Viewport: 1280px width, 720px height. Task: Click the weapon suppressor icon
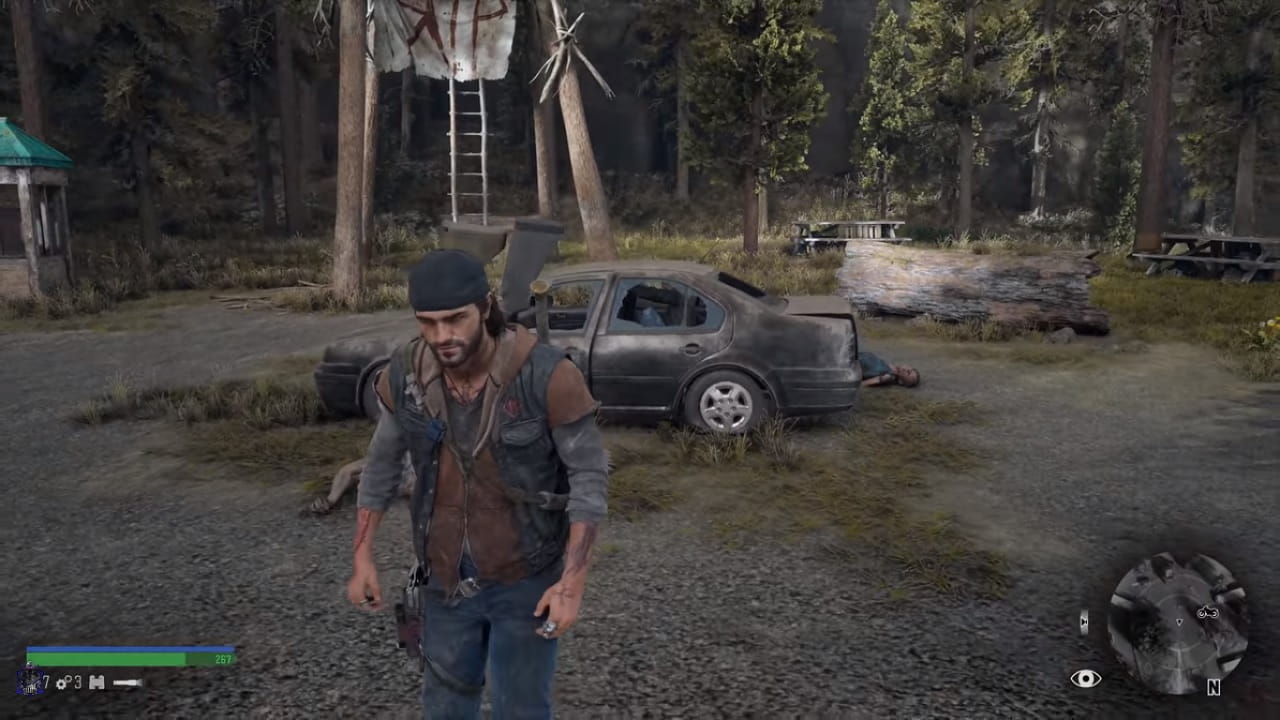click(127, 682)
